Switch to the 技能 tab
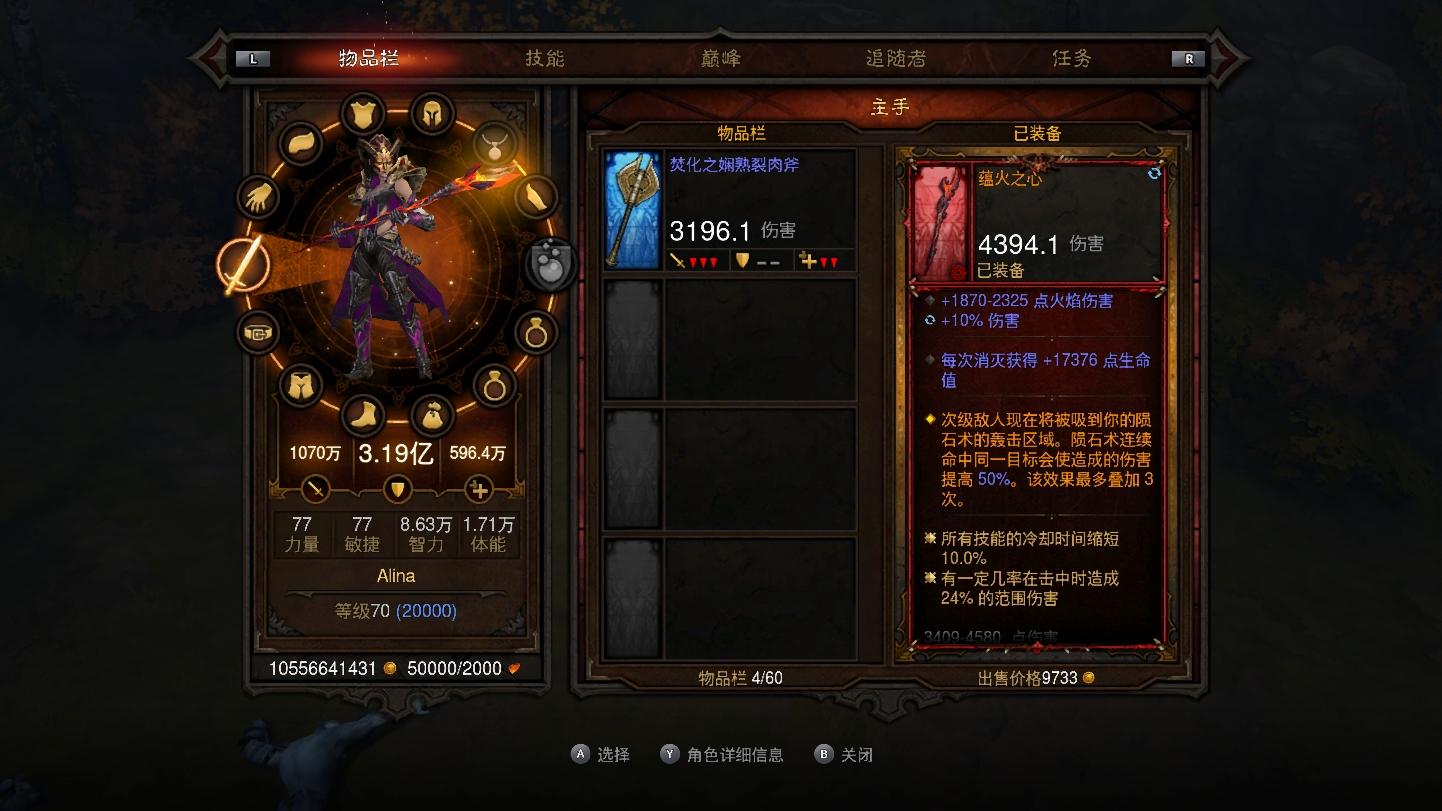Image resolution: width=1442 pixels, height=811 pixels. [545, 58]
